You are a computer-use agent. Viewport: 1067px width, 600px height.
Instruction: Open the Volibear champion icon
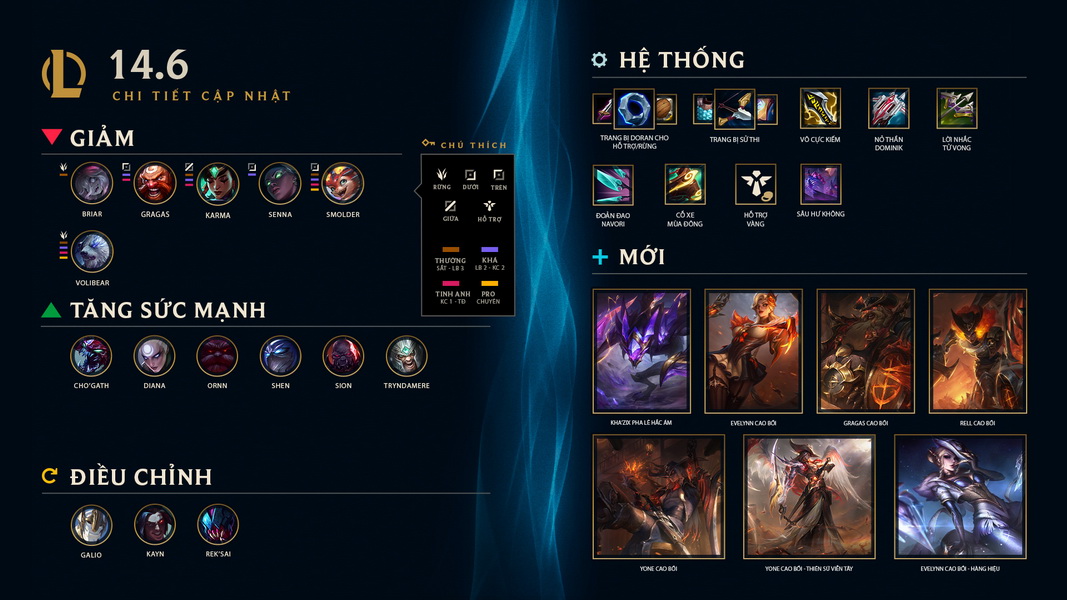coord(92,252)
